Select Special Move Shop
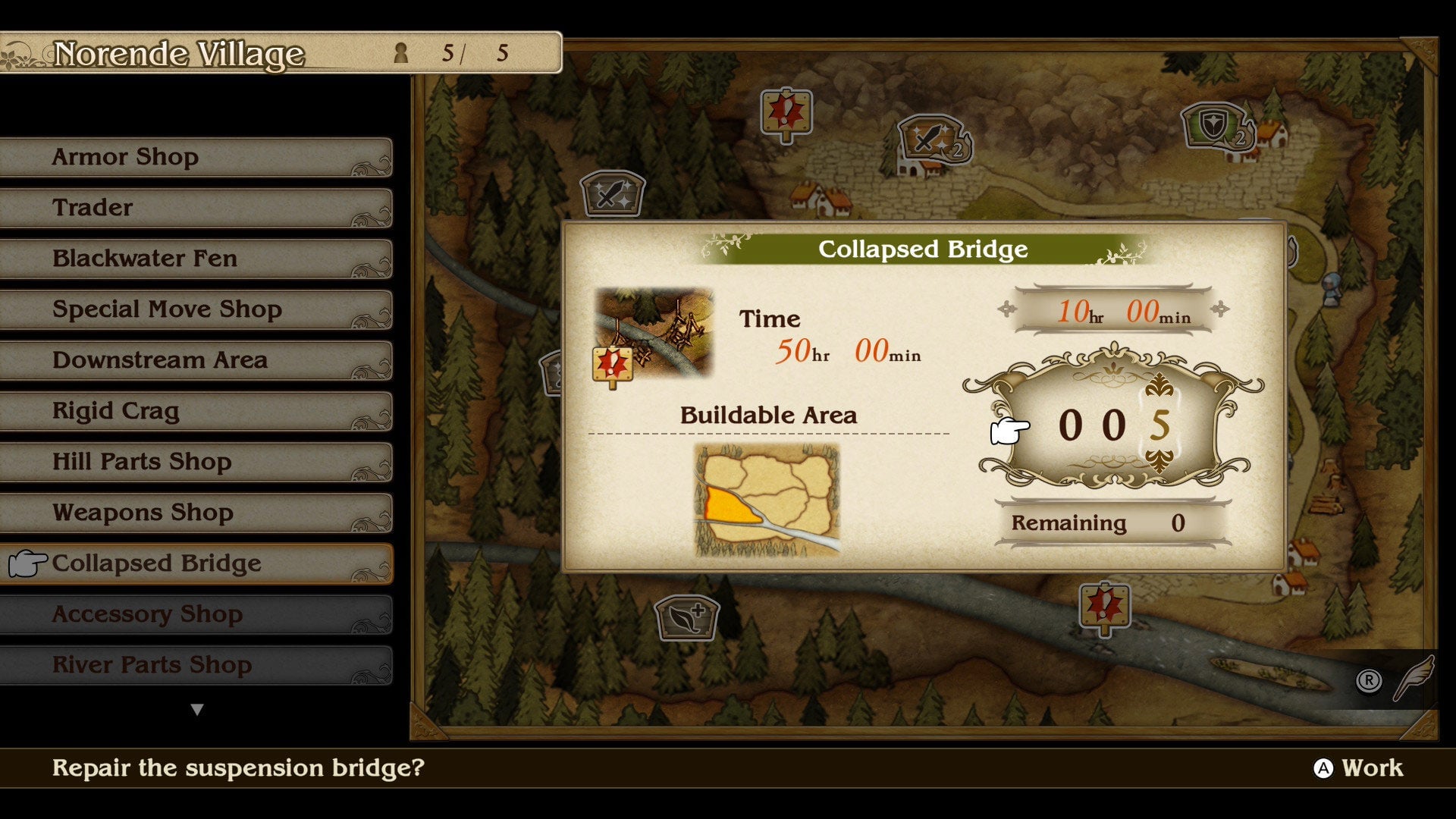 196,309
